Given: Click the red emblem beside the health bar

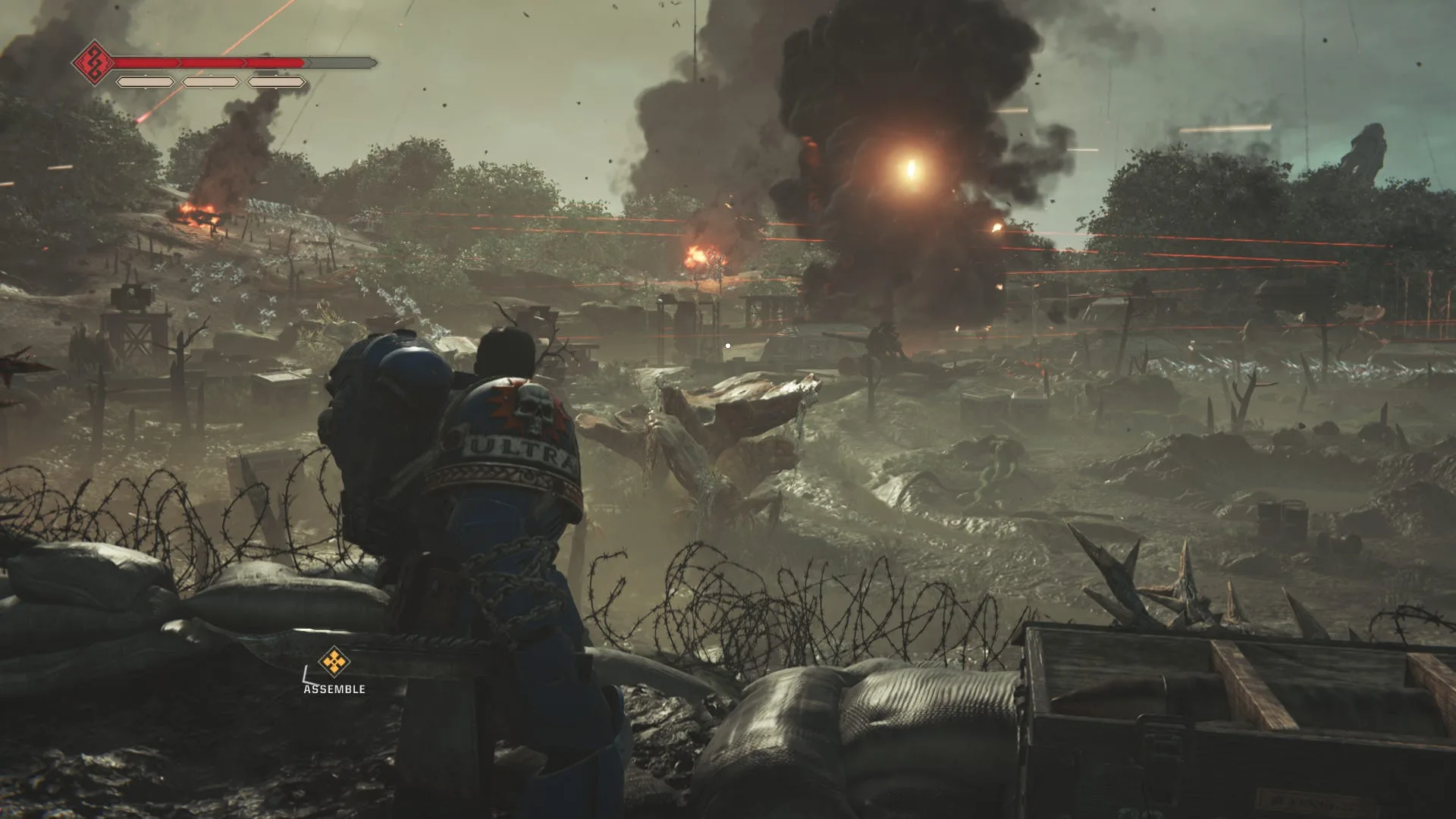Looking at the screenshot, I should click(x=94, y=63).
